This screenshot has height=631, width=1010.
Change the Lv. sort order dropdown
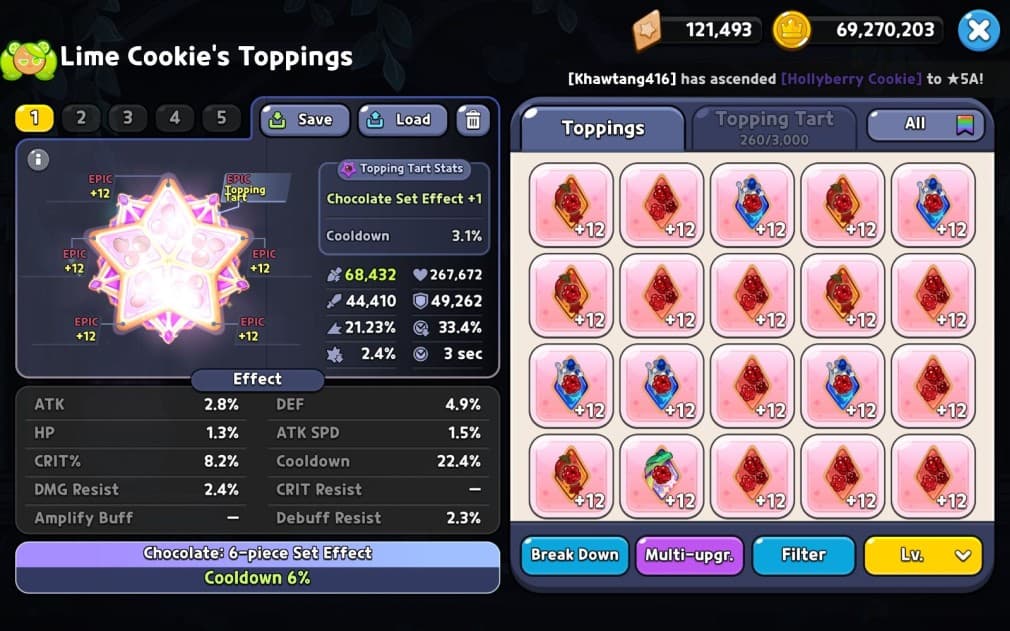pos(922,555)
